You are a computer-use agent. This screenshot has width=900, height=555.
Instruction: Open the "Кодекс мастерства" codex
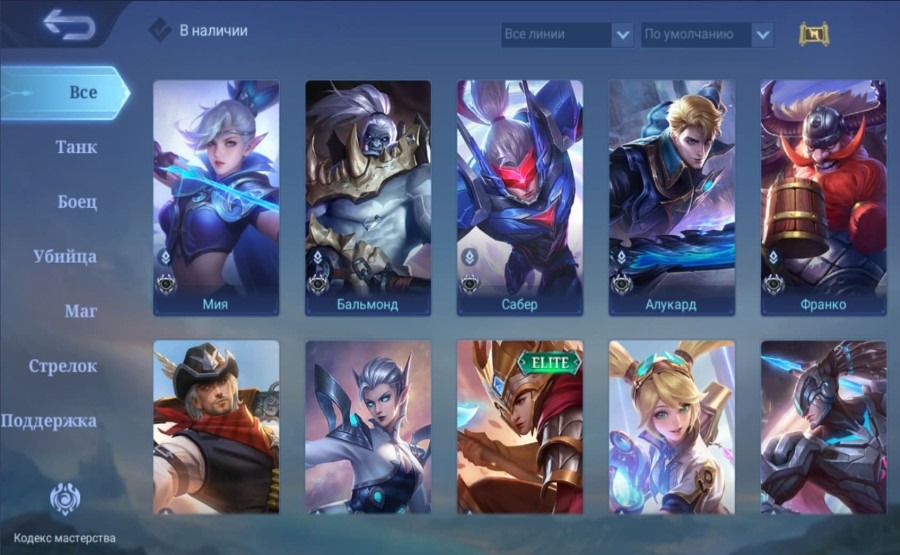point(64,503)
